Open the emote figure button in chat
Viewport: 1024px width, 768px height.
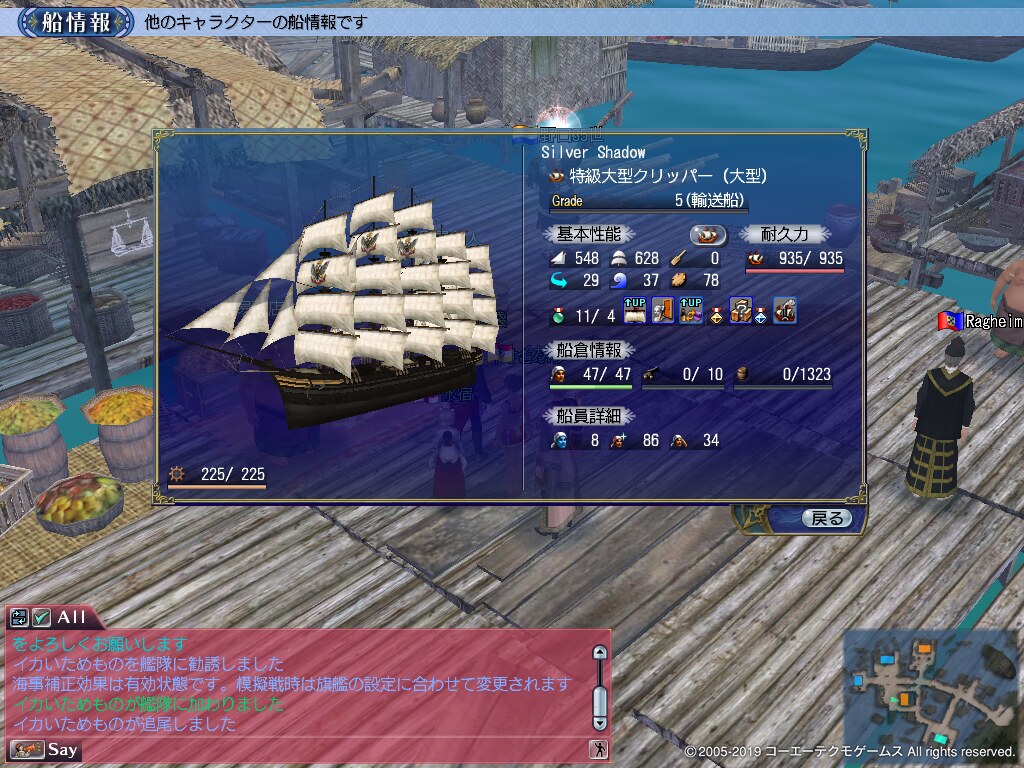coord(598,749)
